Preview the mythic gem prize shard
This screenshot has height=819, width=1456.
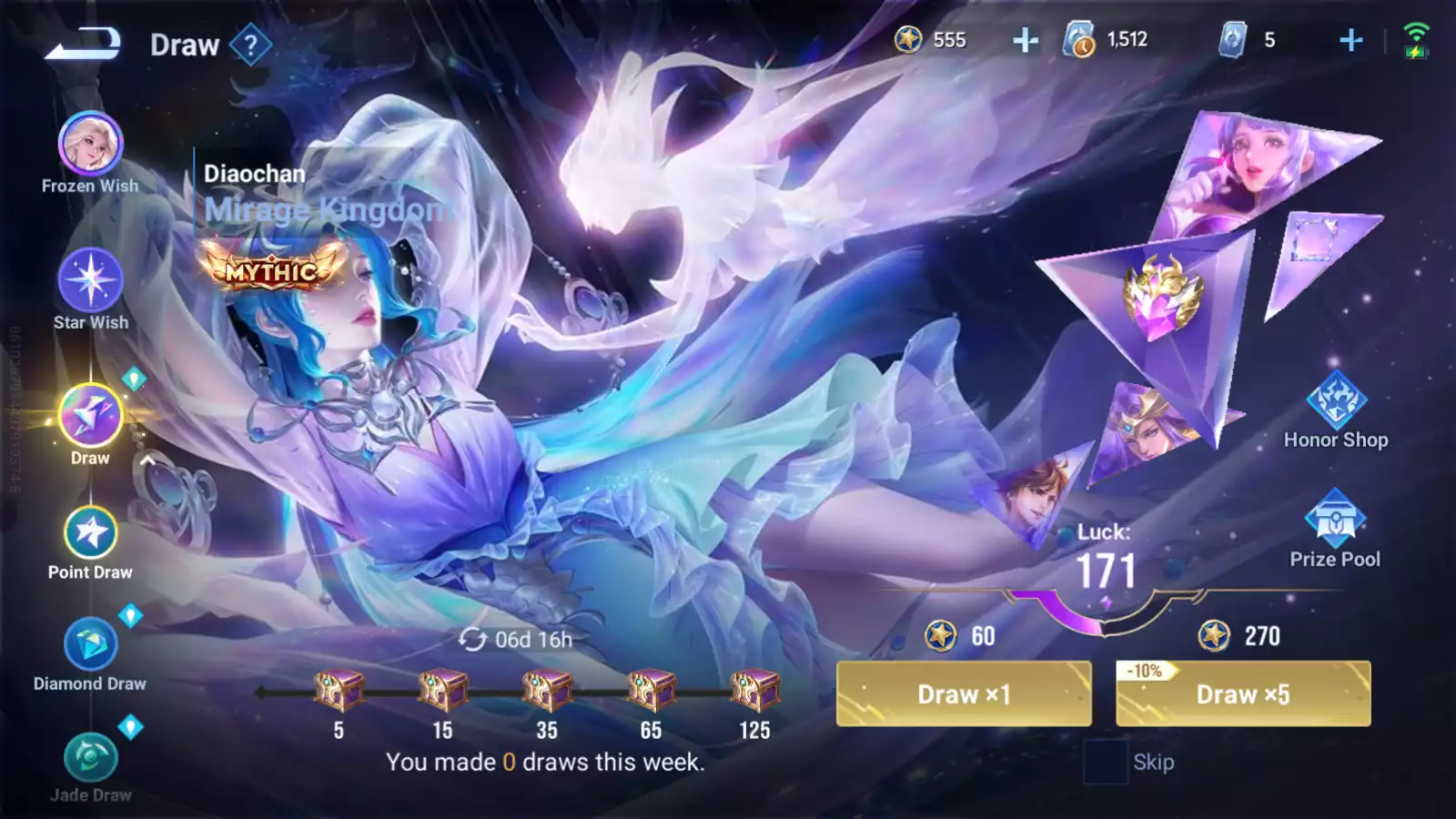pyautogui.click(x=1162, y=296)
